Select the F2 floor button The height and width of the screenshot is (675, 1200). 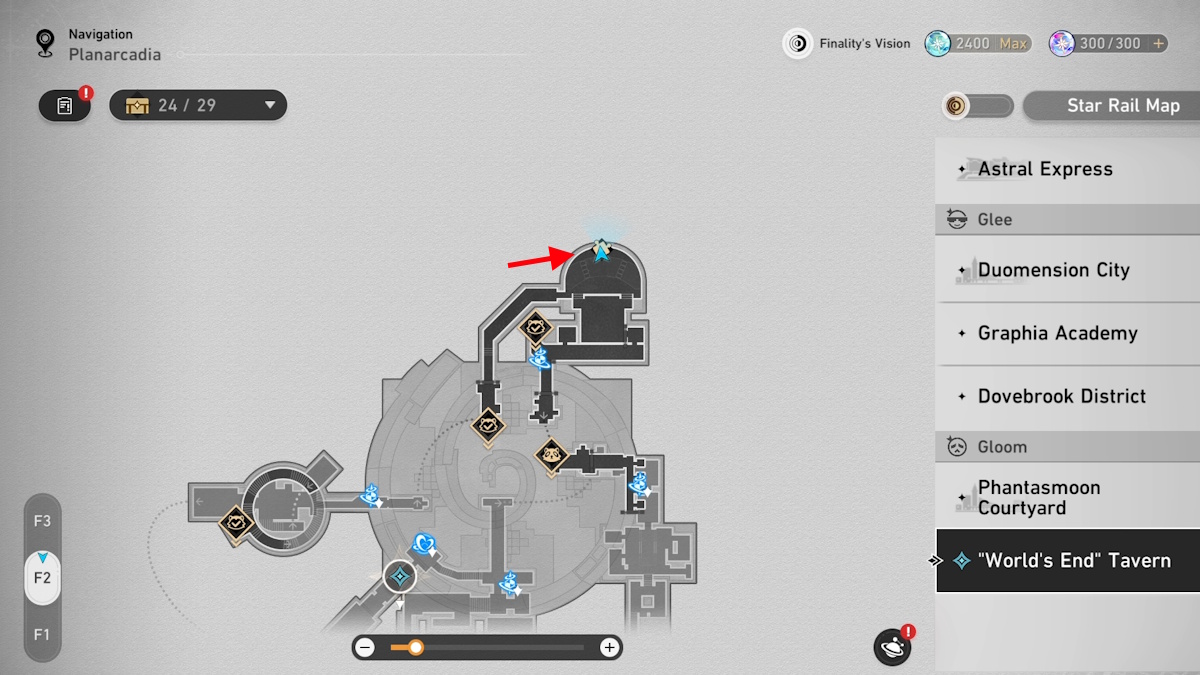tap(42, 578)
